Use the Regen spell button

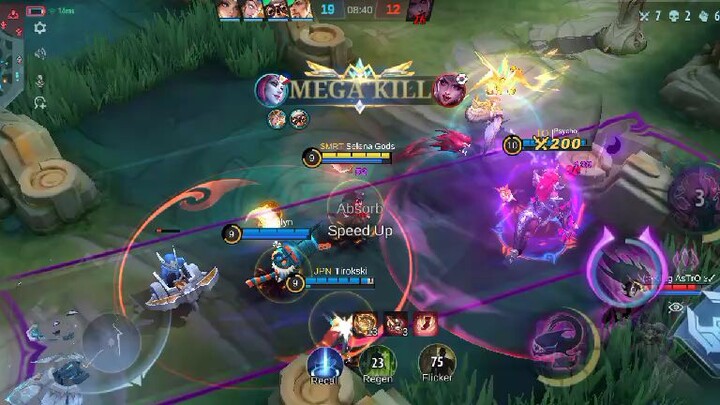377,362
